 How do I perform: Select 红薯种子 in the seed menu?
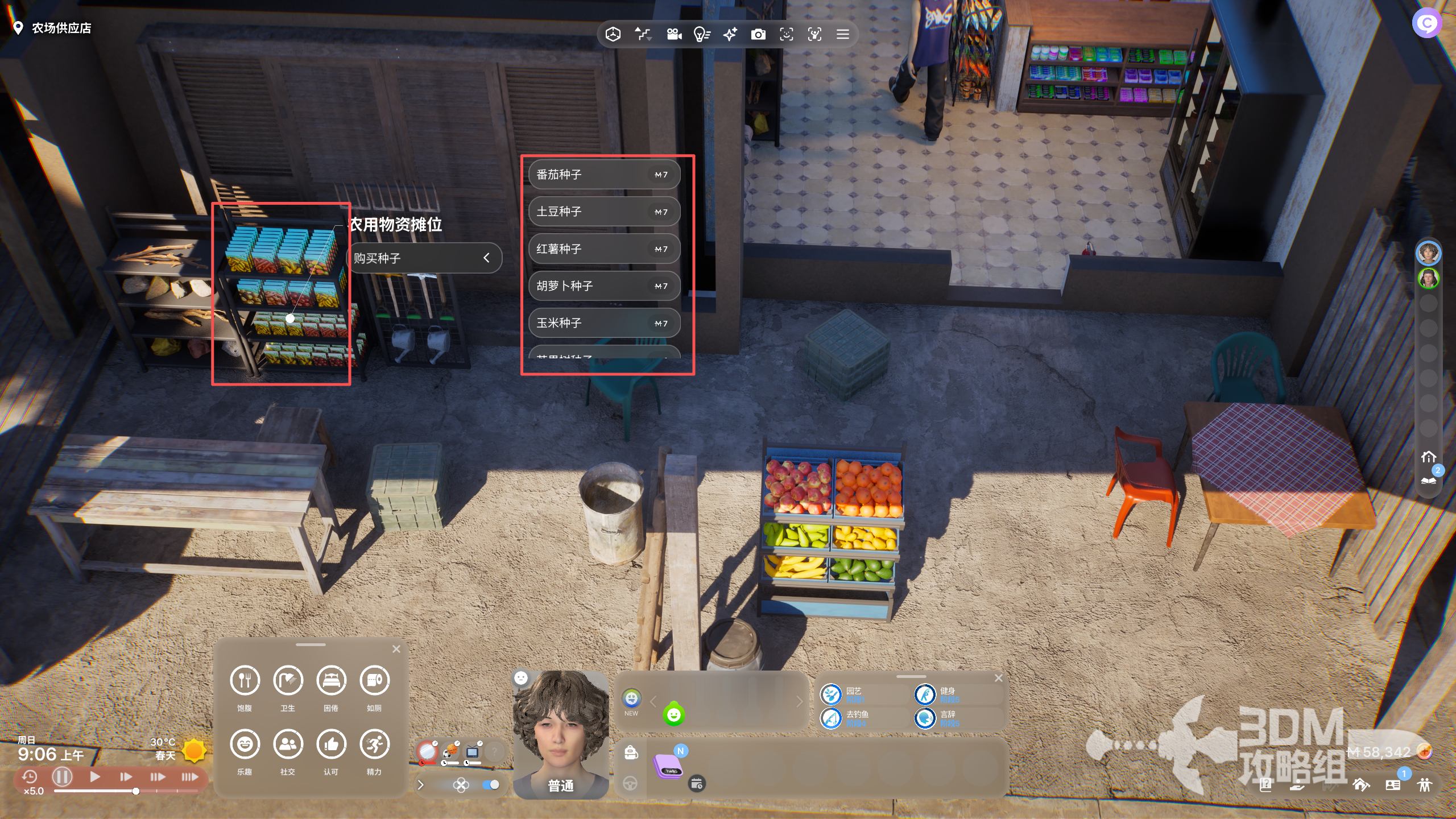[x=604, y=249]
